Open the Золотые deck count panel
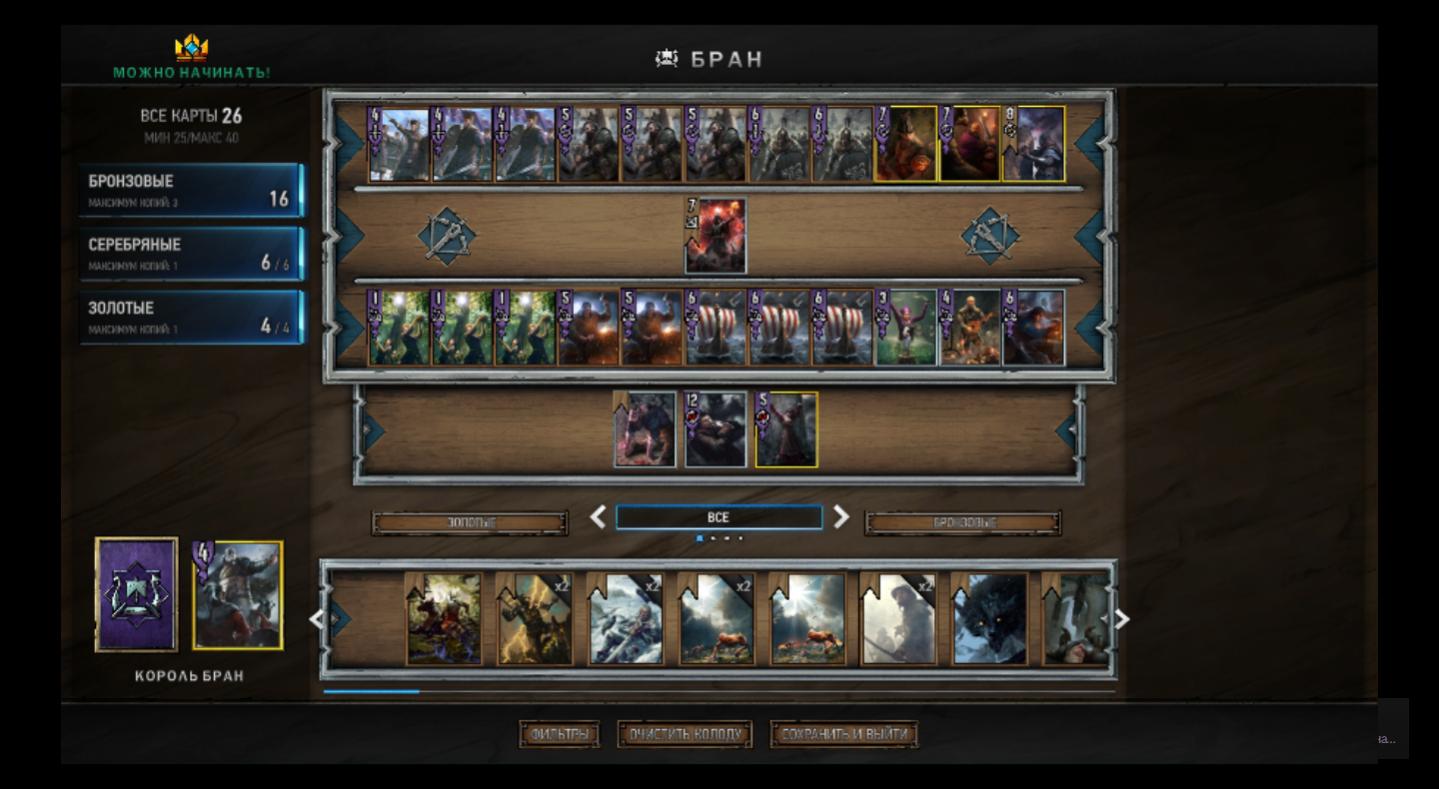This screenshot has width=1439, height=789. pos(190,317)
